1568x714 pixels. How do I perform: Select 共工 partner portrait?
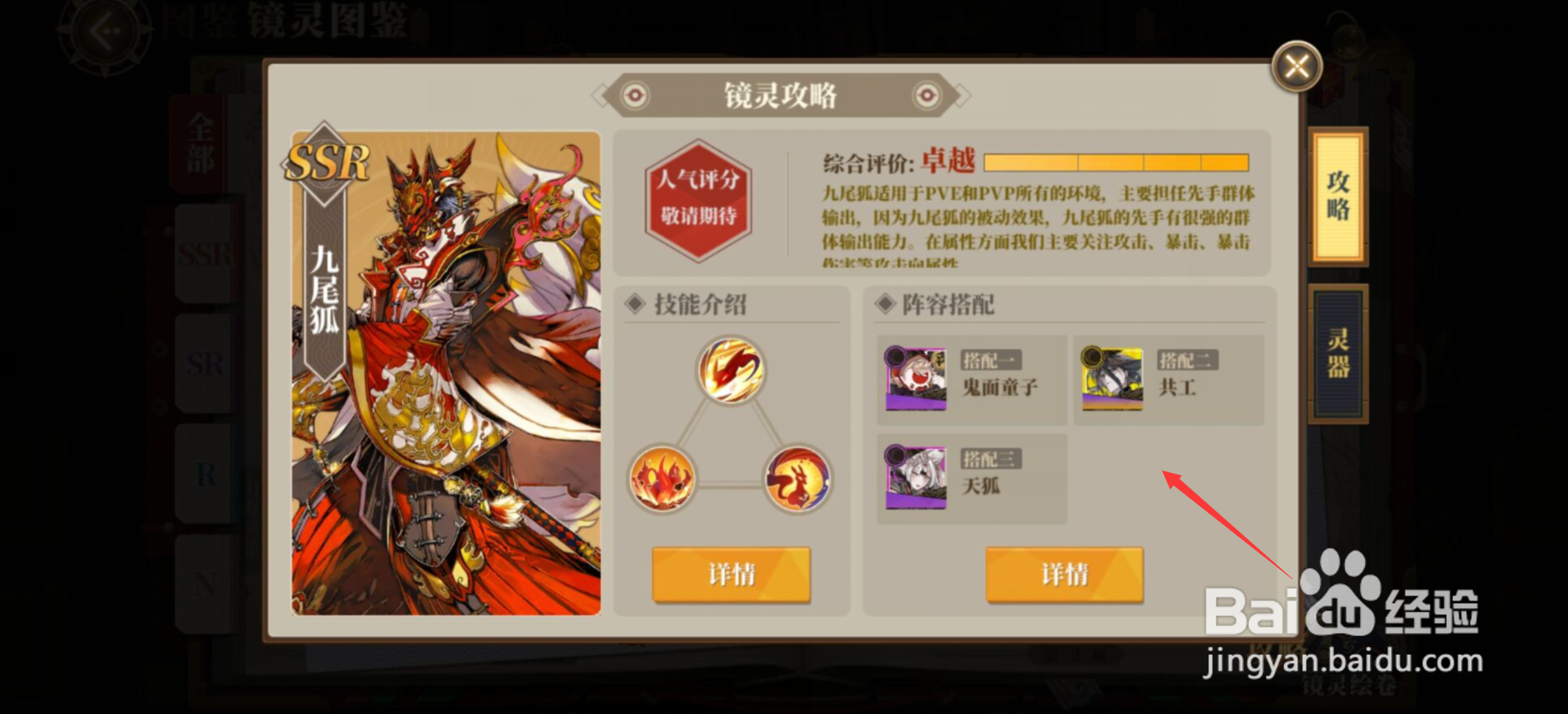click(x=1111, y=379)
